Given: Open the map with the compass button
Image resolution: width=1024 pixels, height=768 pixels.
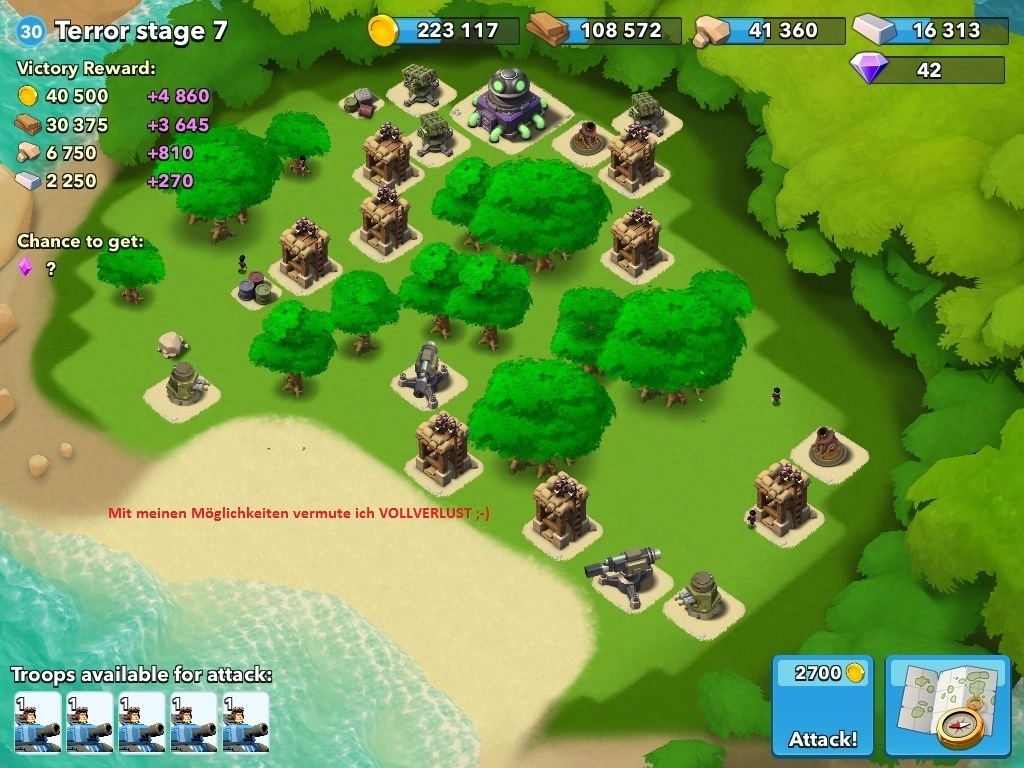Looking at the screenshot, I should point(949,706).
